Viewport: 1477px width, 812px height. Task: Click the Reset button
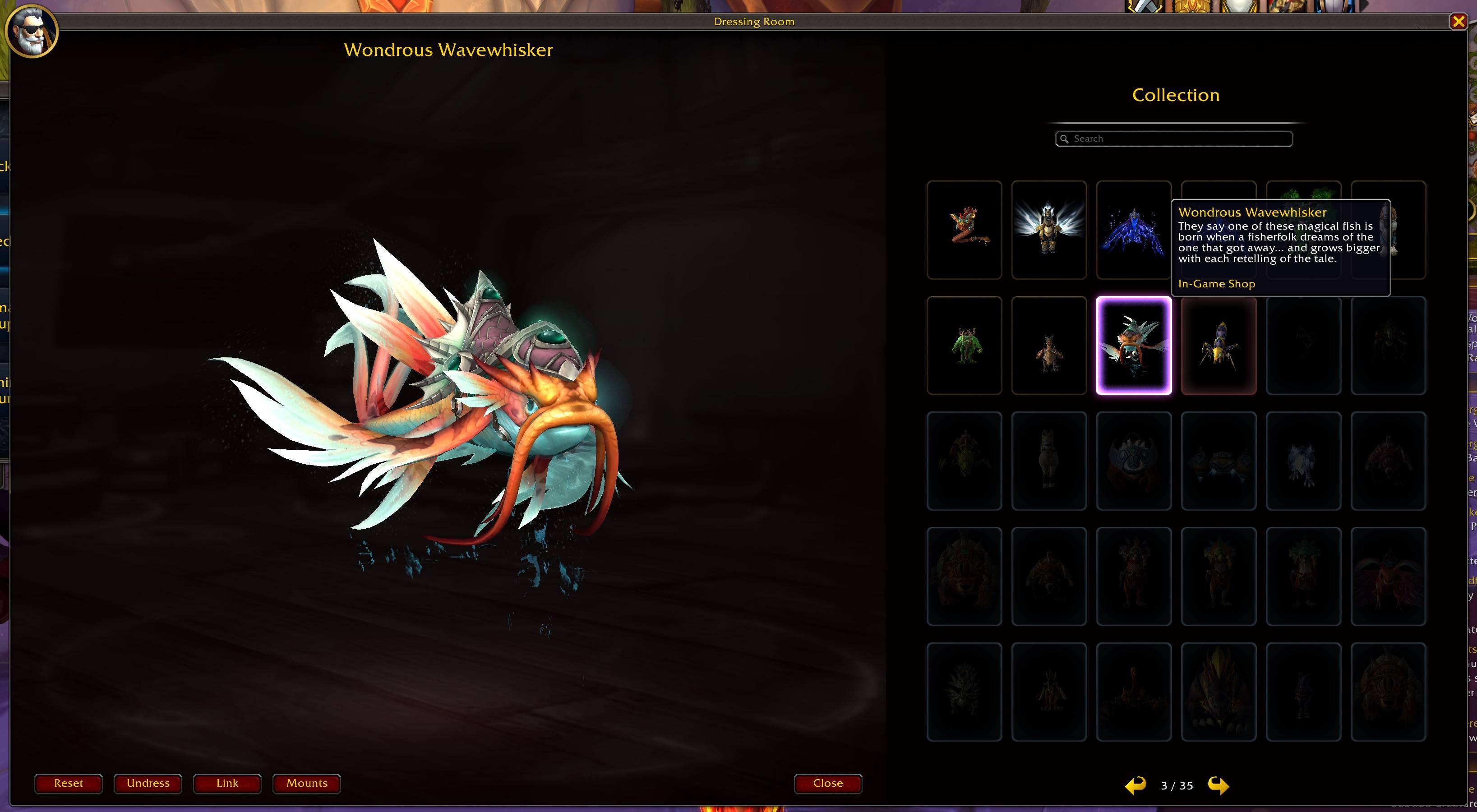point(68,783)
